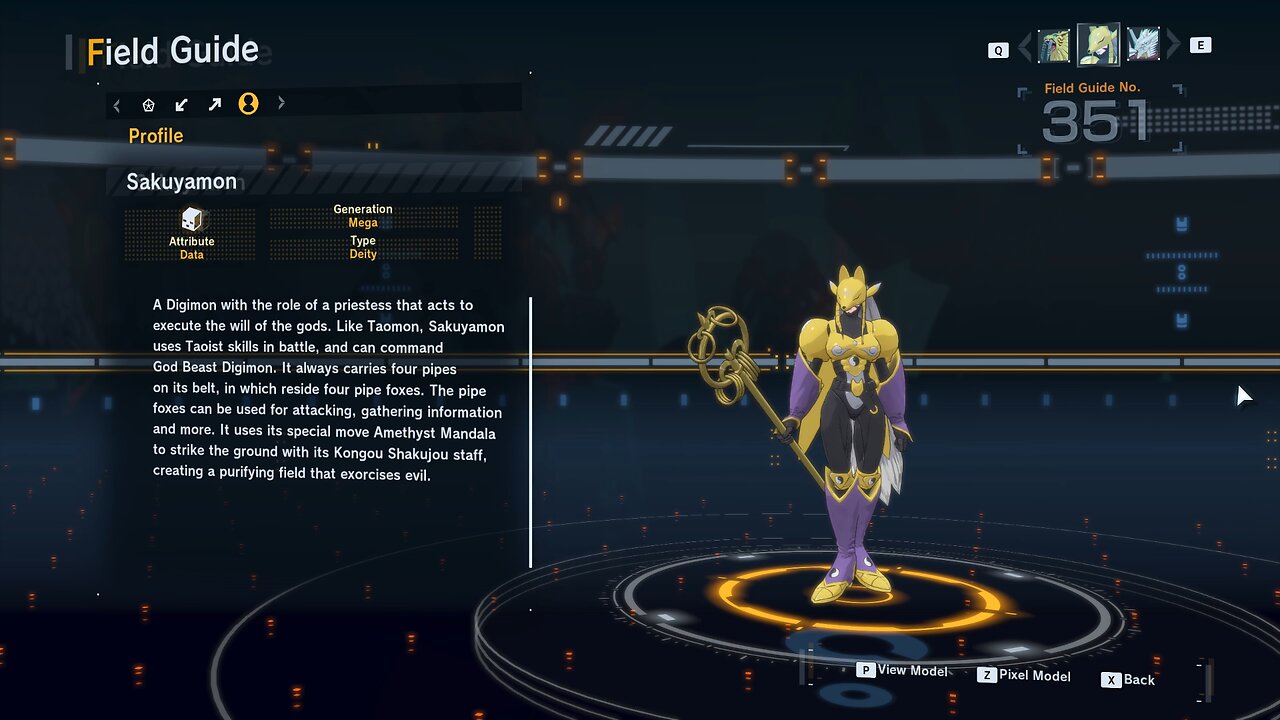The width and height of the screenshot is (1280, 720).
Task: Switch to the up-right arrow tab
Action: point(215,104)
